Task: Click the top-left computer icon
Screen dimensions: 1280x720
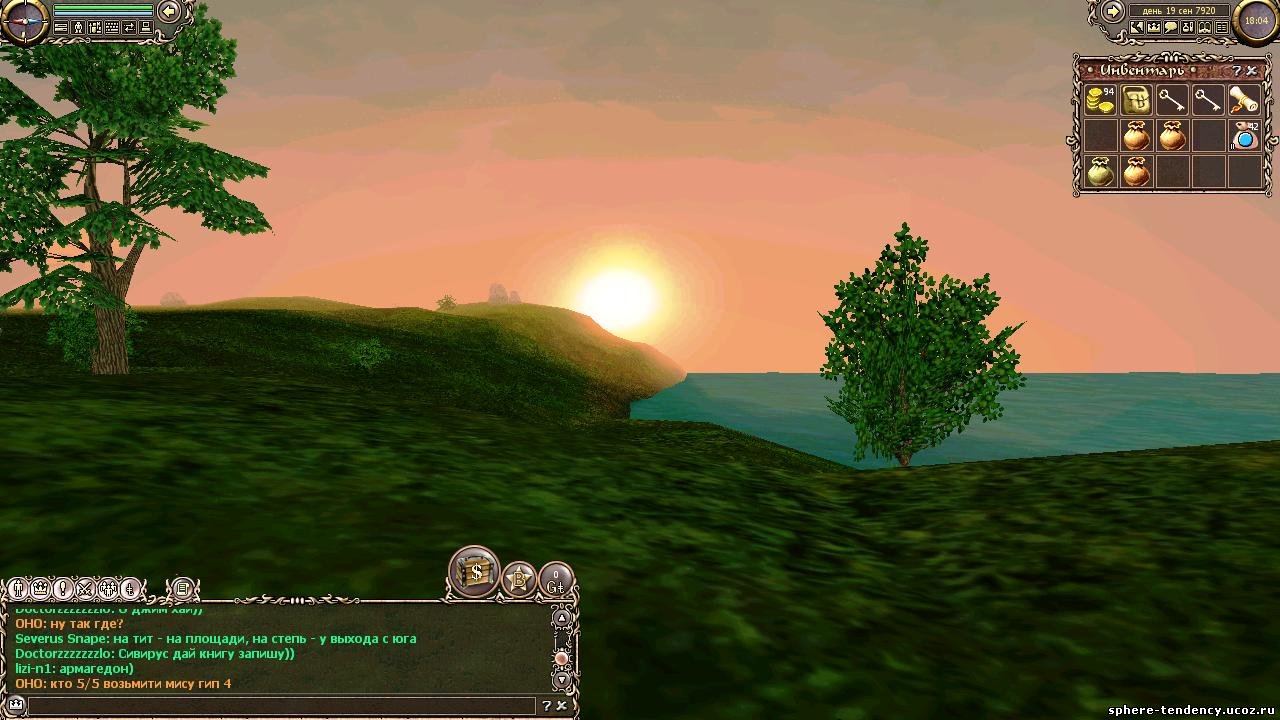Action: click(x=146, y=28)
